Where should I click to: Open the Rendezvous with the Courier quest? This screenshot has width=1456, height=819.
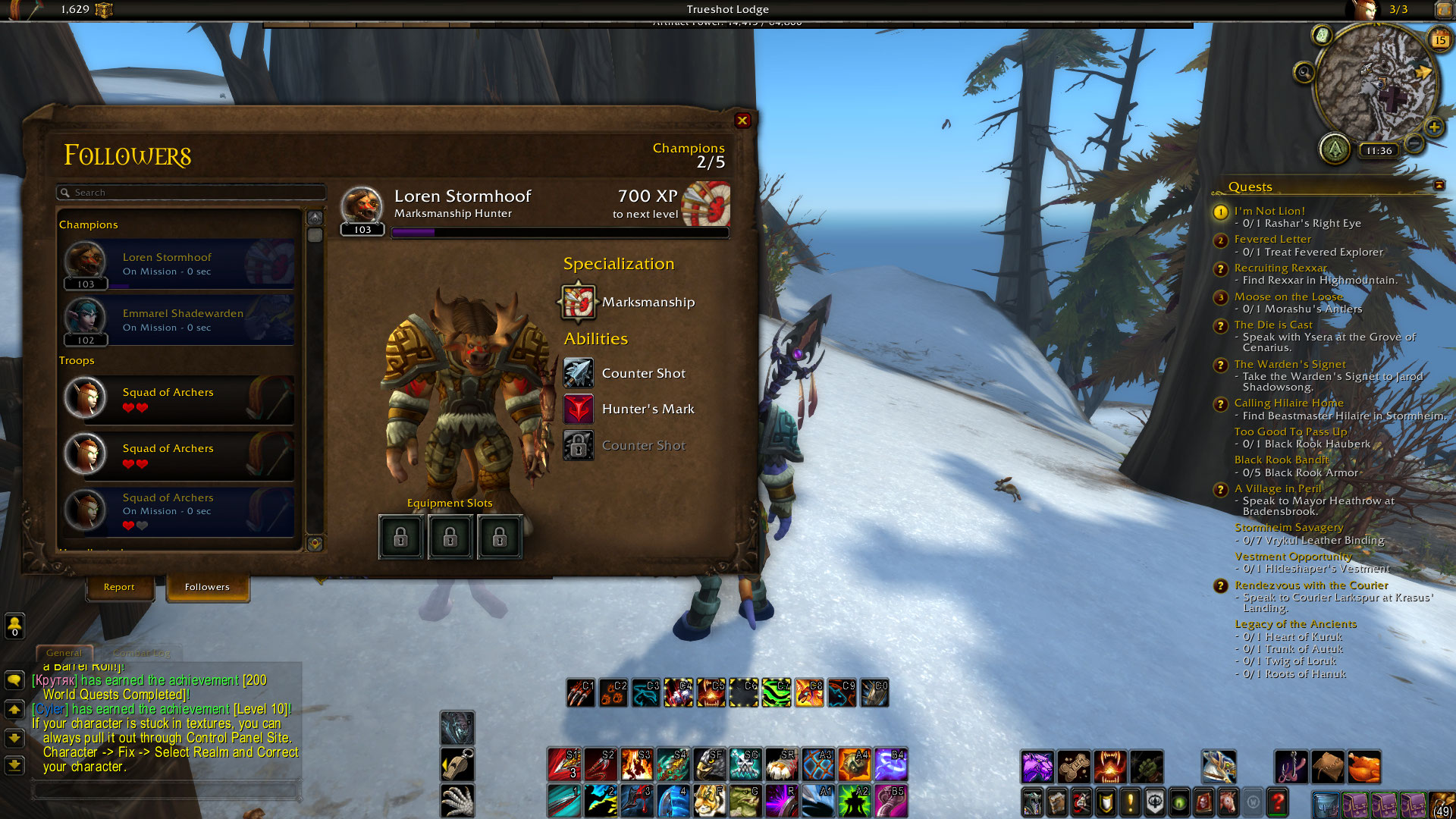(1311, 585)
